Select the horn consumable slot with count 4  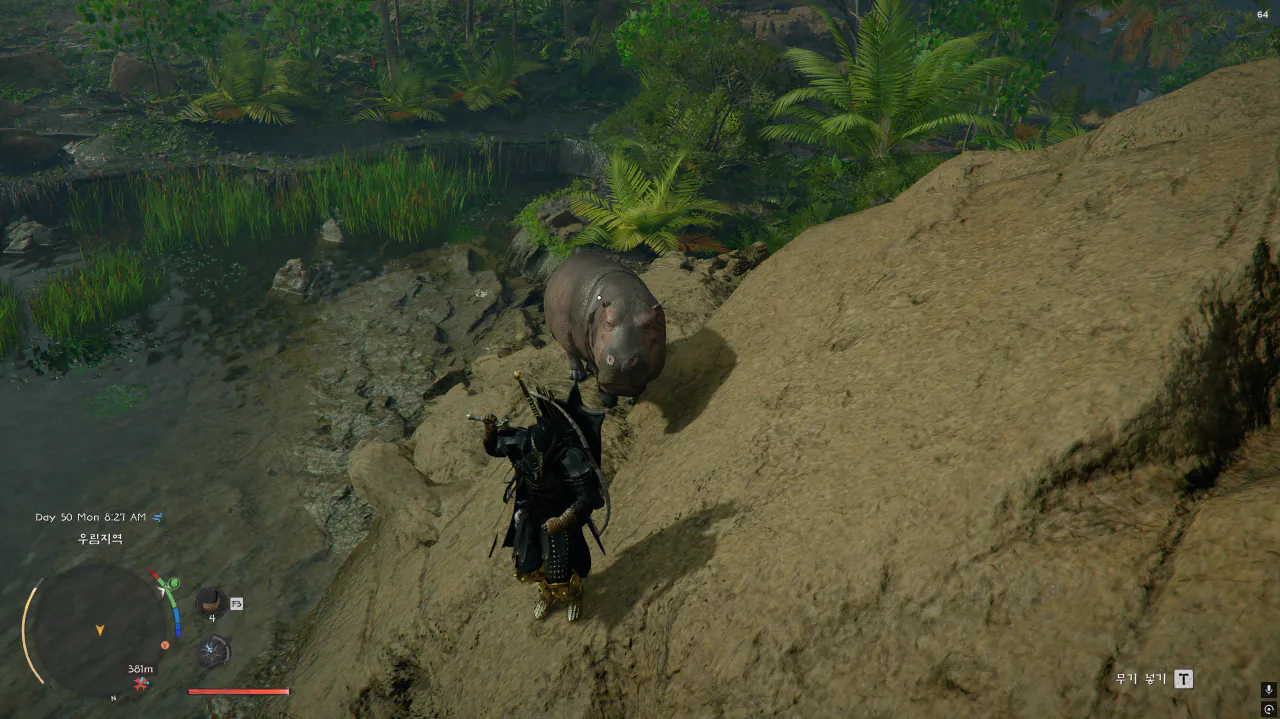[x=210, y=602]
